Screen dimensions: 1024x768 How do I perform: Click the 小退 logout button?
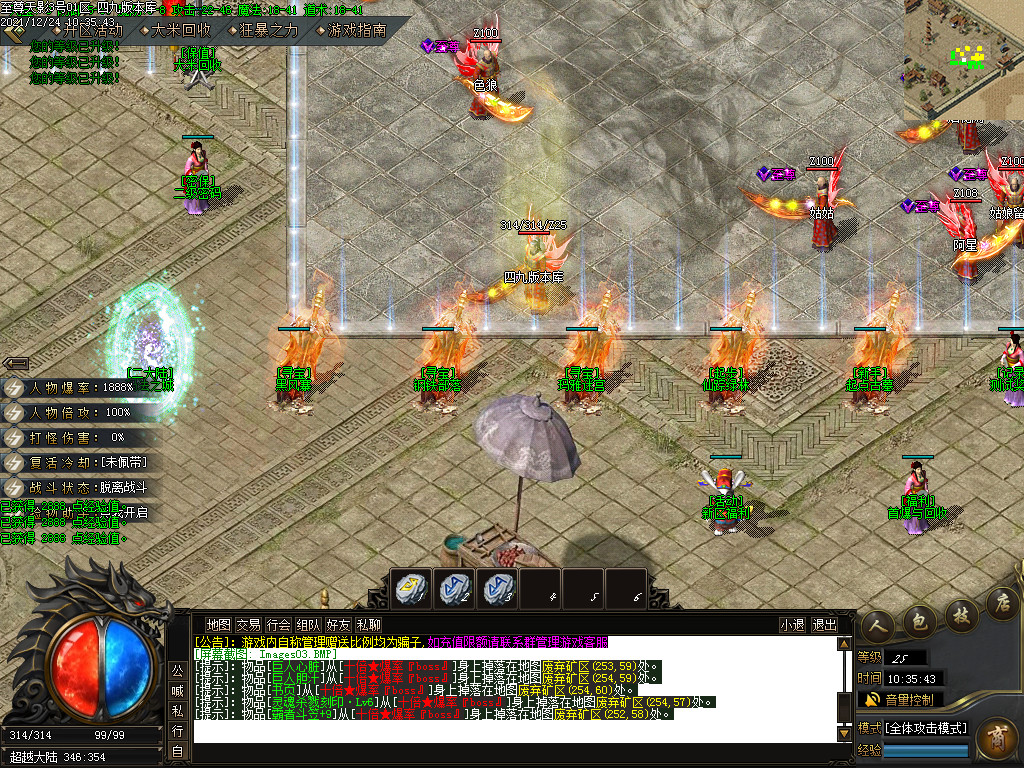point(792,624)
